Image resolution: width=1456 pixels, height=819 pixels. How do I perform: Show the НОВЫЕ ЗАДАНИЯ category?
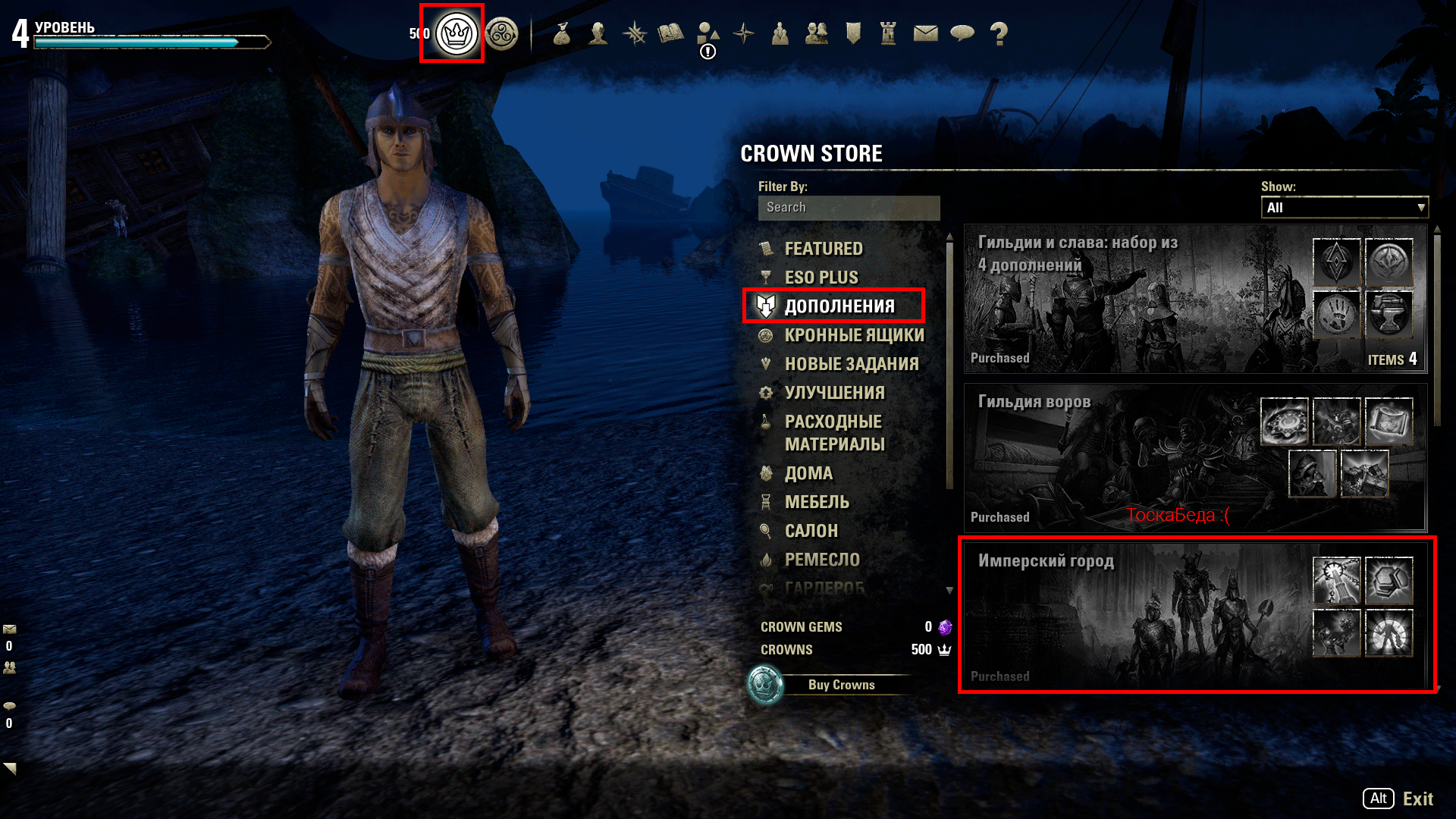851,364
